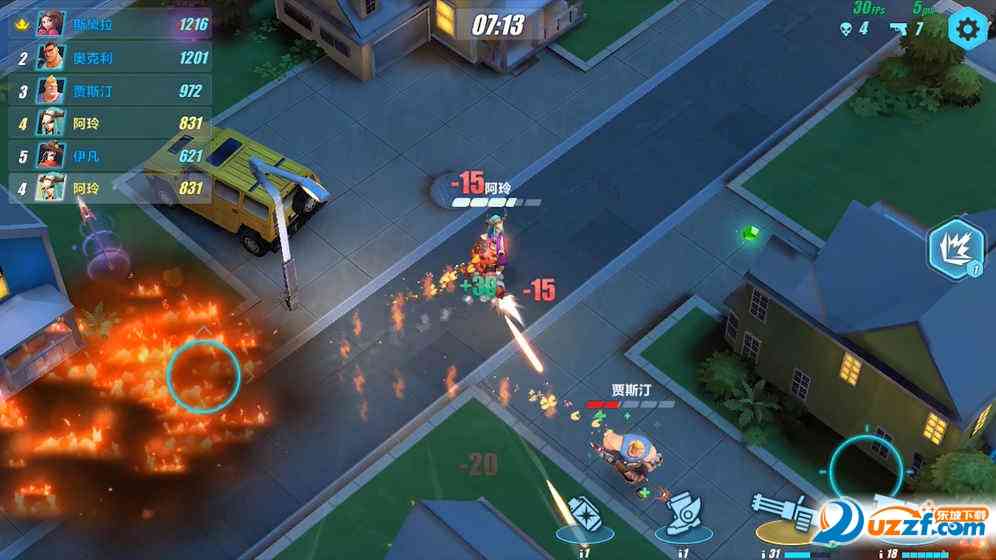Select the crowned first-place leaderboard row
The image size is (996, 560).
(110, 23)
